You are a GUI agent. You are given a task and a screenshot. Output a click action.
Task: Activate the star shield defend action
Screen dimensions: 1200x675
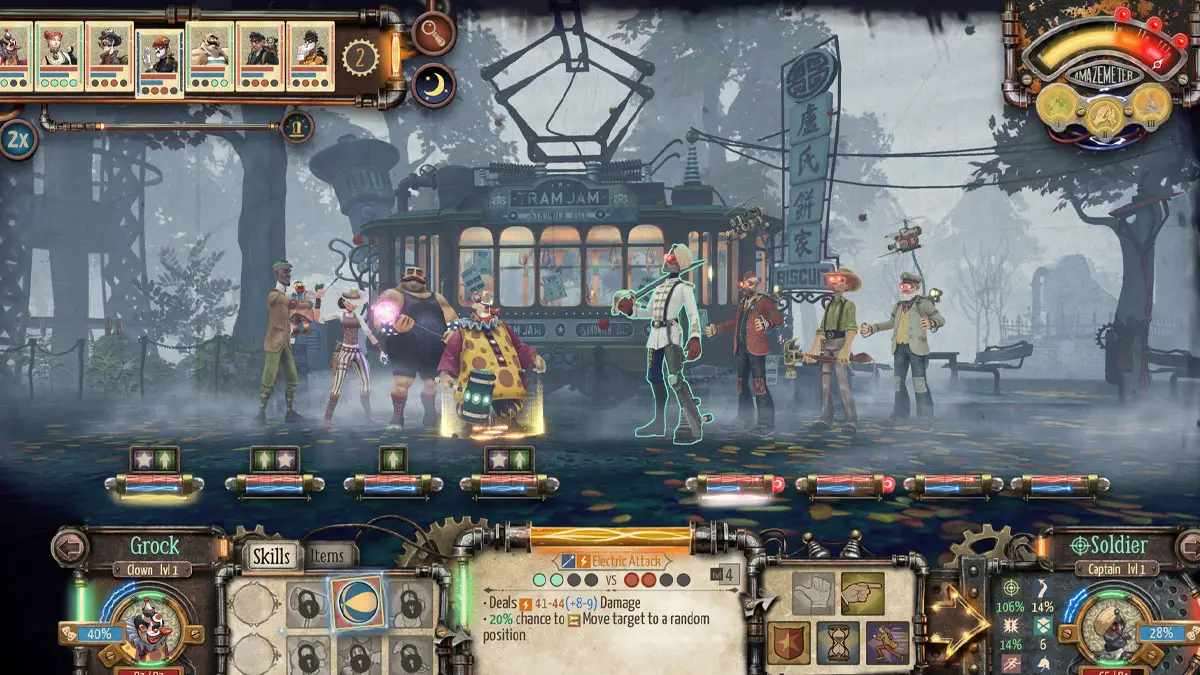[x=789, y=642]
